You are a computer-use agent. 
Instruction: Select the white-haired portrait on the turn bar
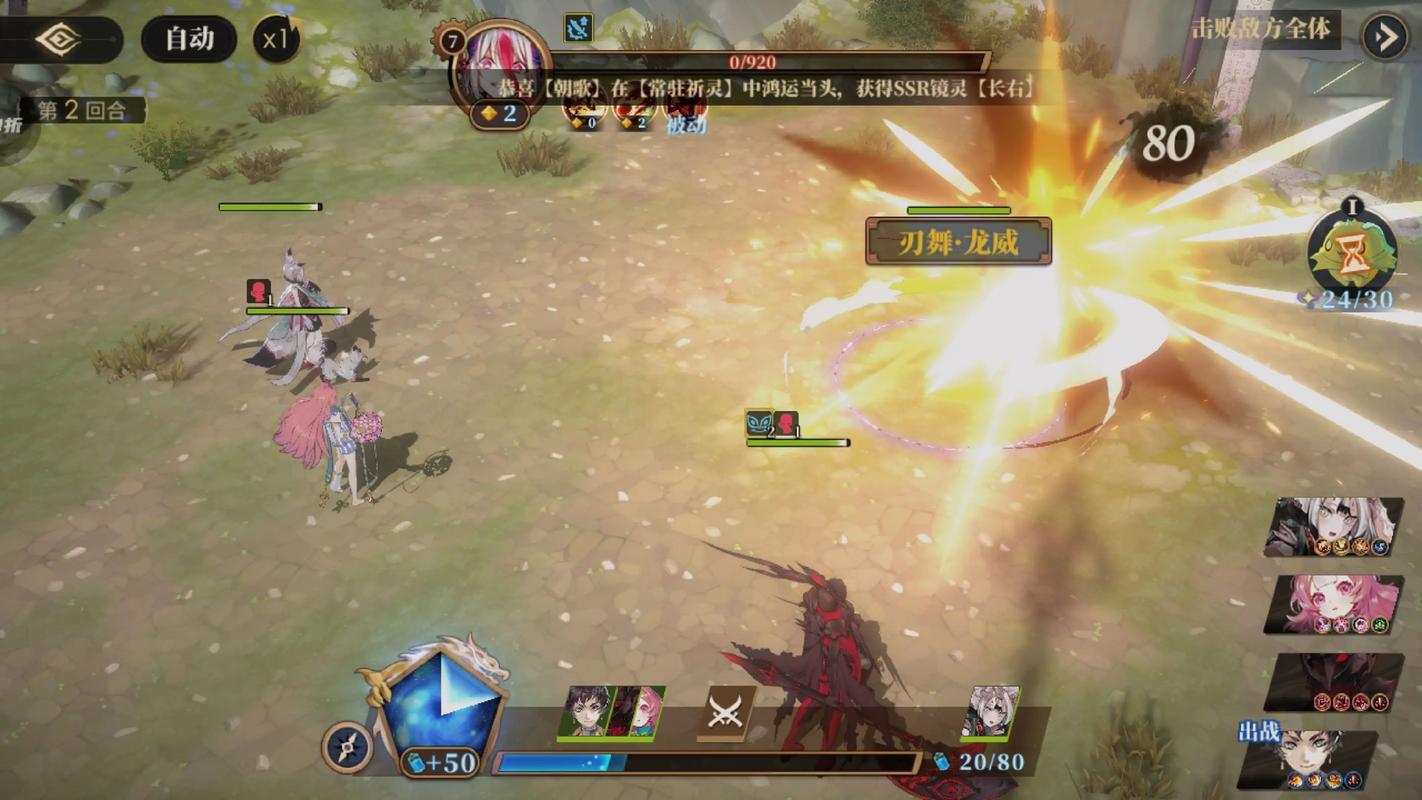pos(991,712)
